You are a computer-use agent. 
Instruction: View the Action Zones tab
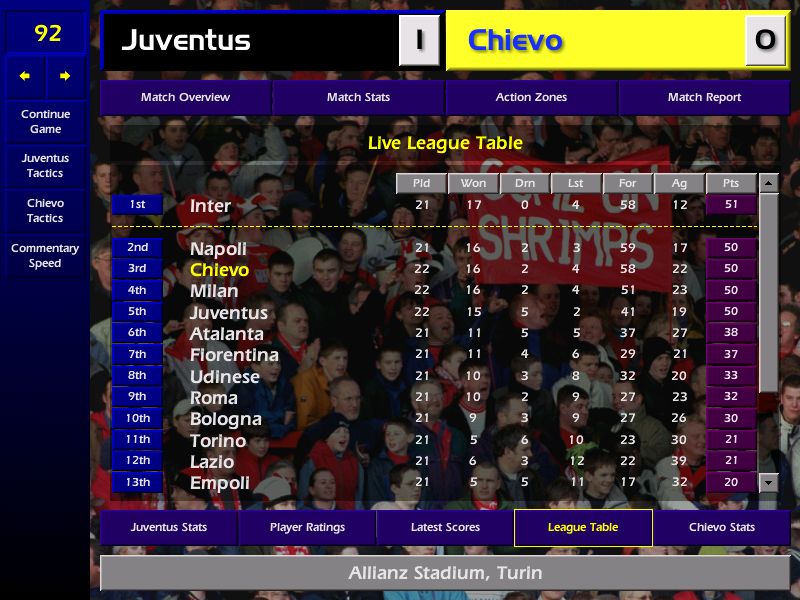[x=531, y=98]
